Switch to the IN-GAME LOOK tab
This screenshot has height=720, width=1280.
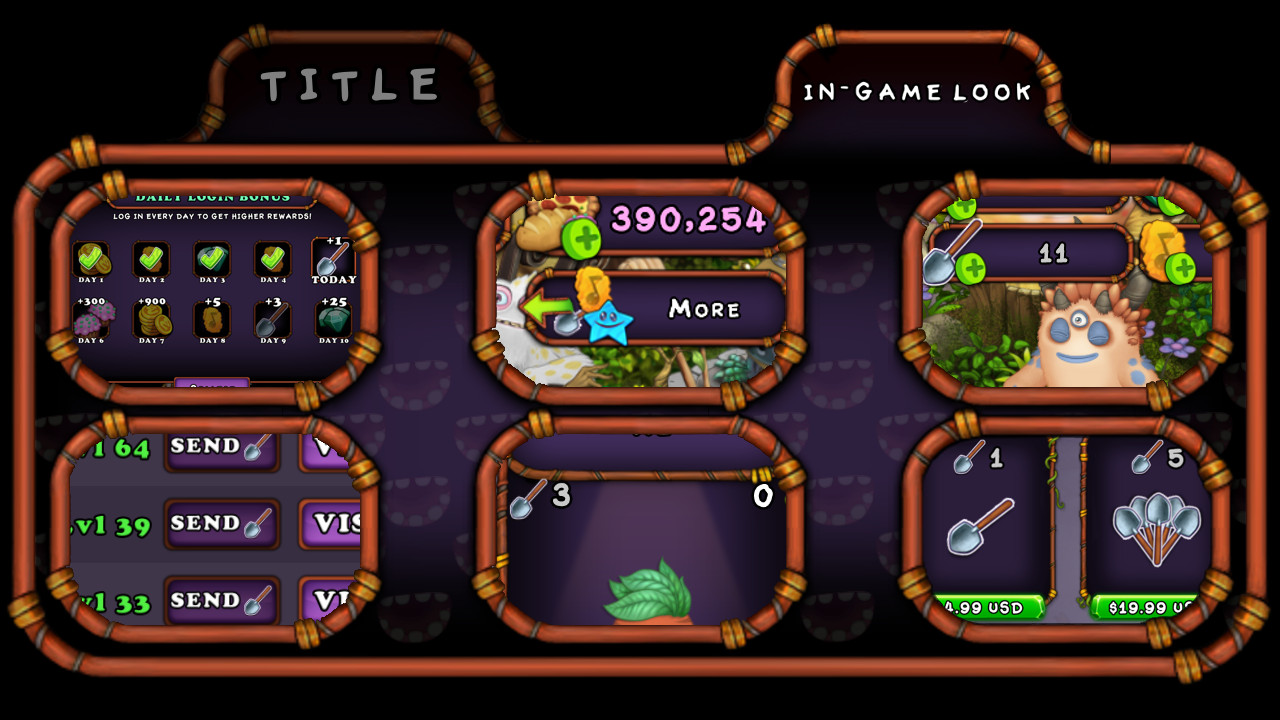tap(915, 92)
